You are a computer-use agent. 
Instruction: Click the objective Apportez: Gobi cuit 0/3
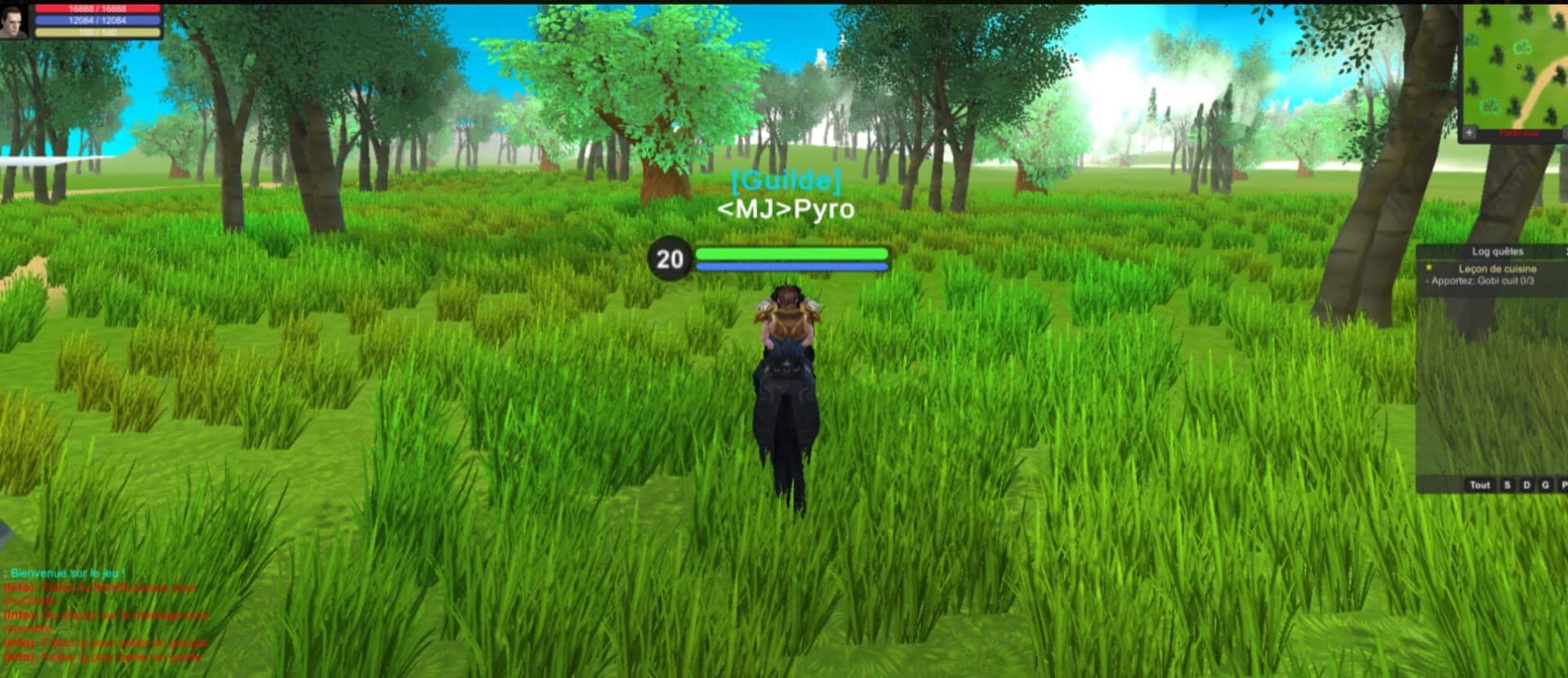pyautogui.click(x=1481, y=282)
